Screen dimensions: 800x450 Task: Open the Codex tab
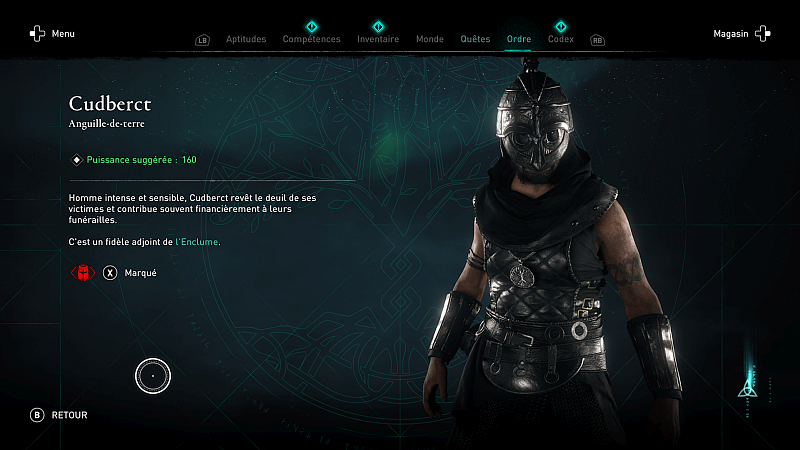[561, 39]
